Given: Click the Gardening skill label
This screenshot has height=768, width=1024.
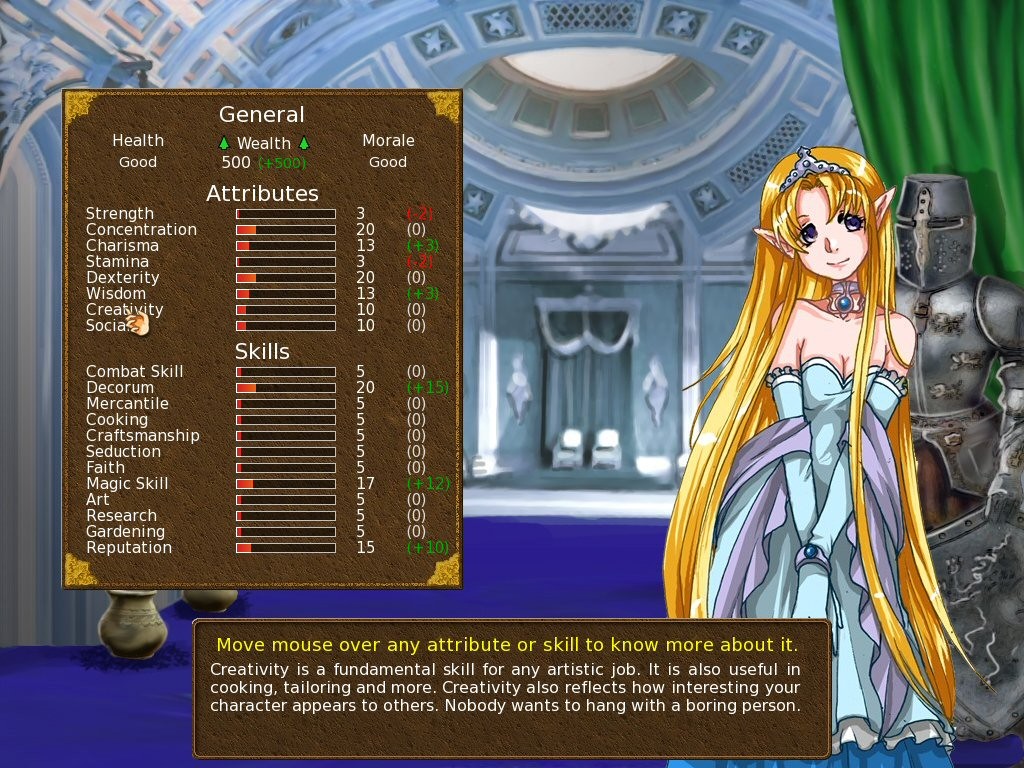Looking at the screenshot, I should [x=126, y=532].
